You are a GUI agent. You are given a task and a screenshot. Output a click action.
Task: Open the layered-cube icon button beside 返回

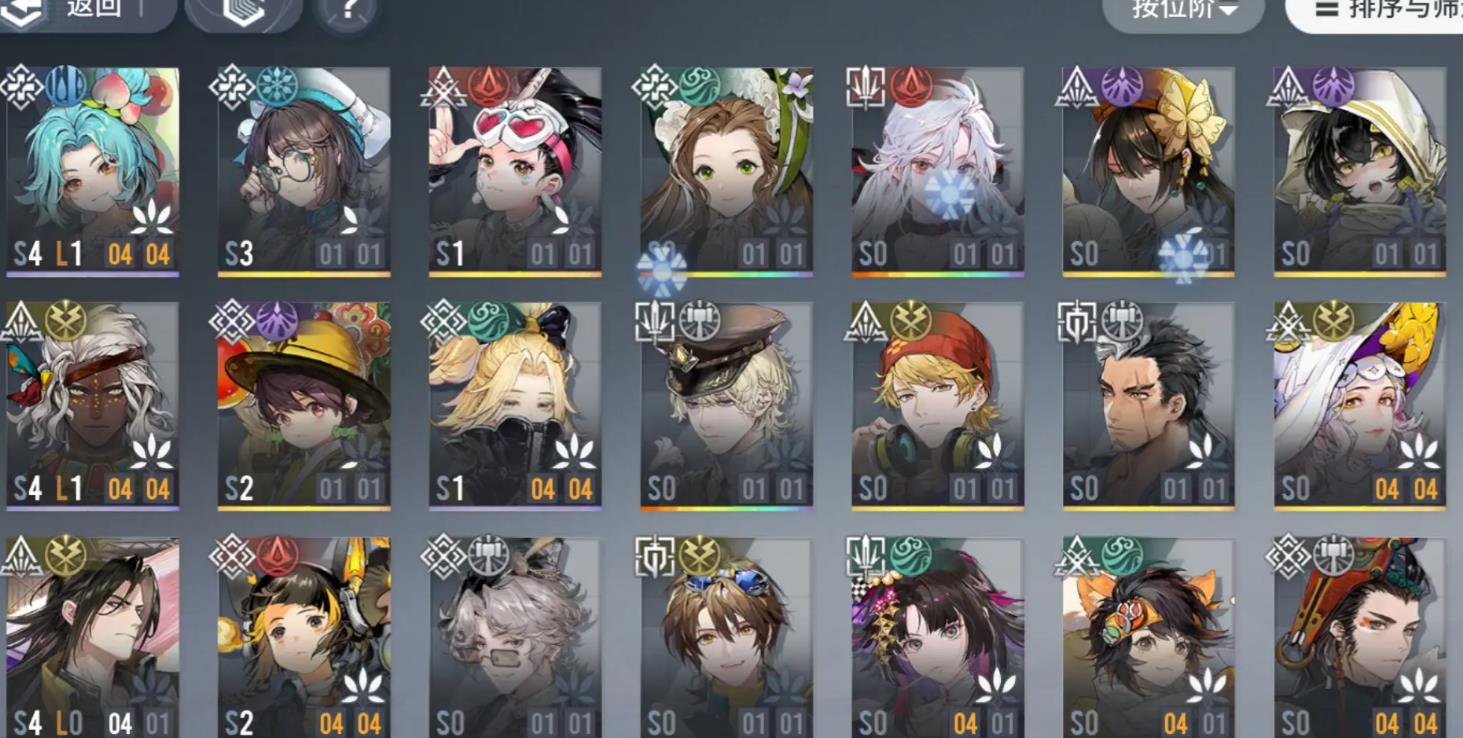coord(244,10)
